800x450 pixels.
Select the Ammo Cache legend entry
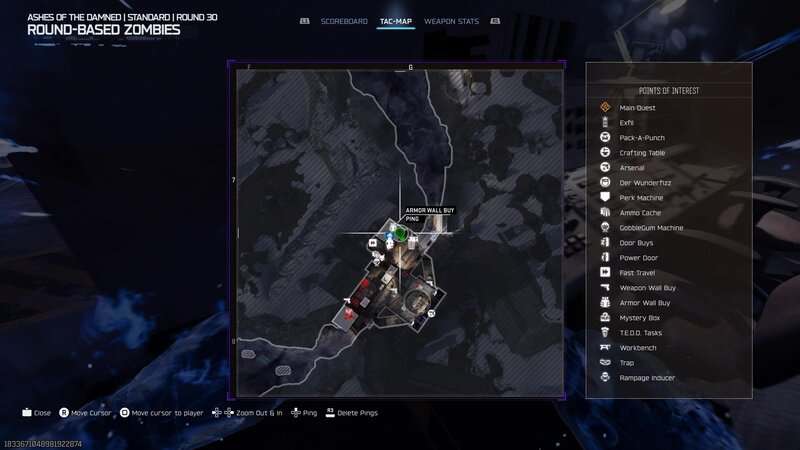coord(640,212)
